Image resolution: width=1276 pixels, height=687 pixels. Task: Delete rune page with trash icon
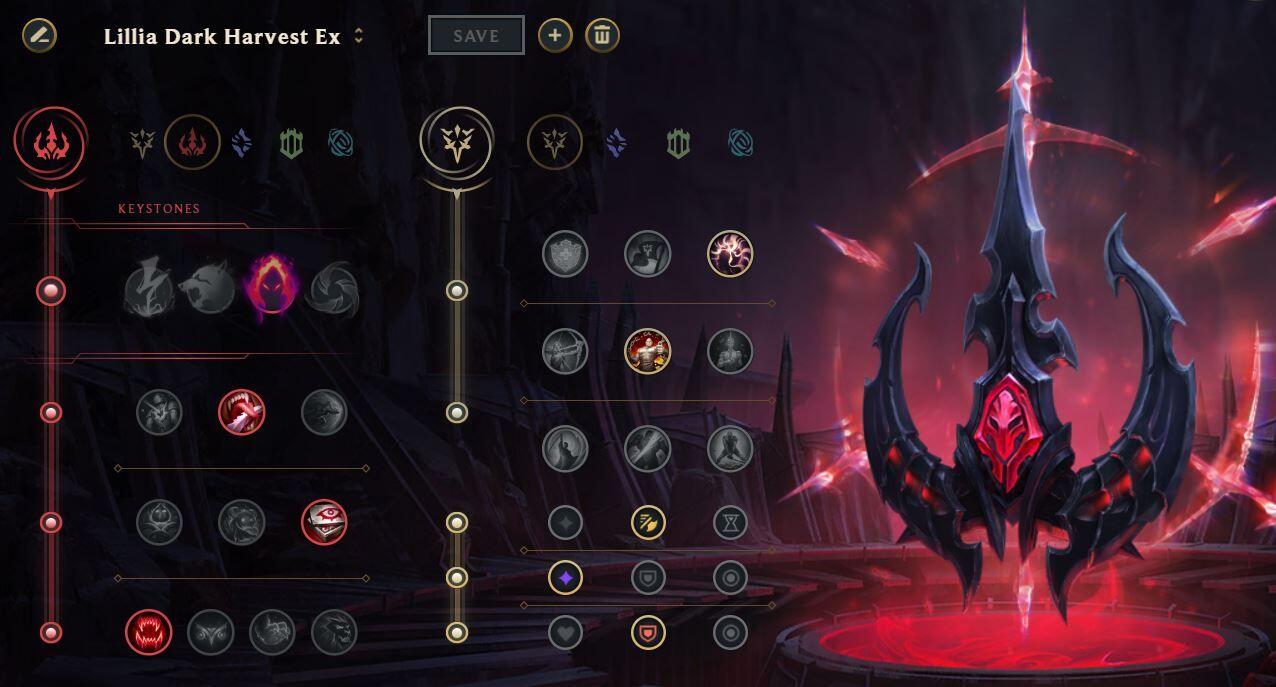point(602,36)
